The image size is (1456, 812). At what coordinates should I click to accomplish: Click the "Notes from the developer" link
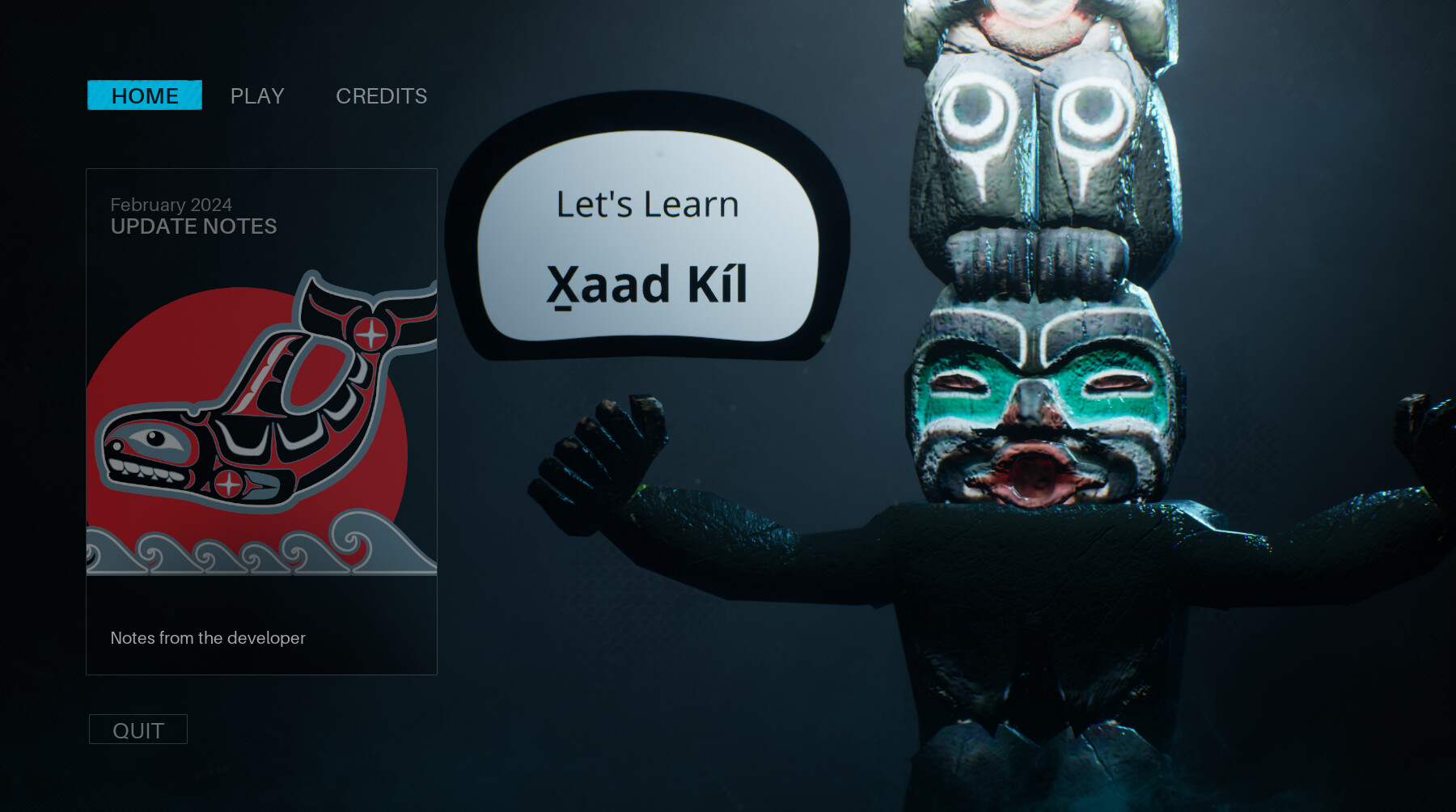pyautogui.click(x=207, y=638)
